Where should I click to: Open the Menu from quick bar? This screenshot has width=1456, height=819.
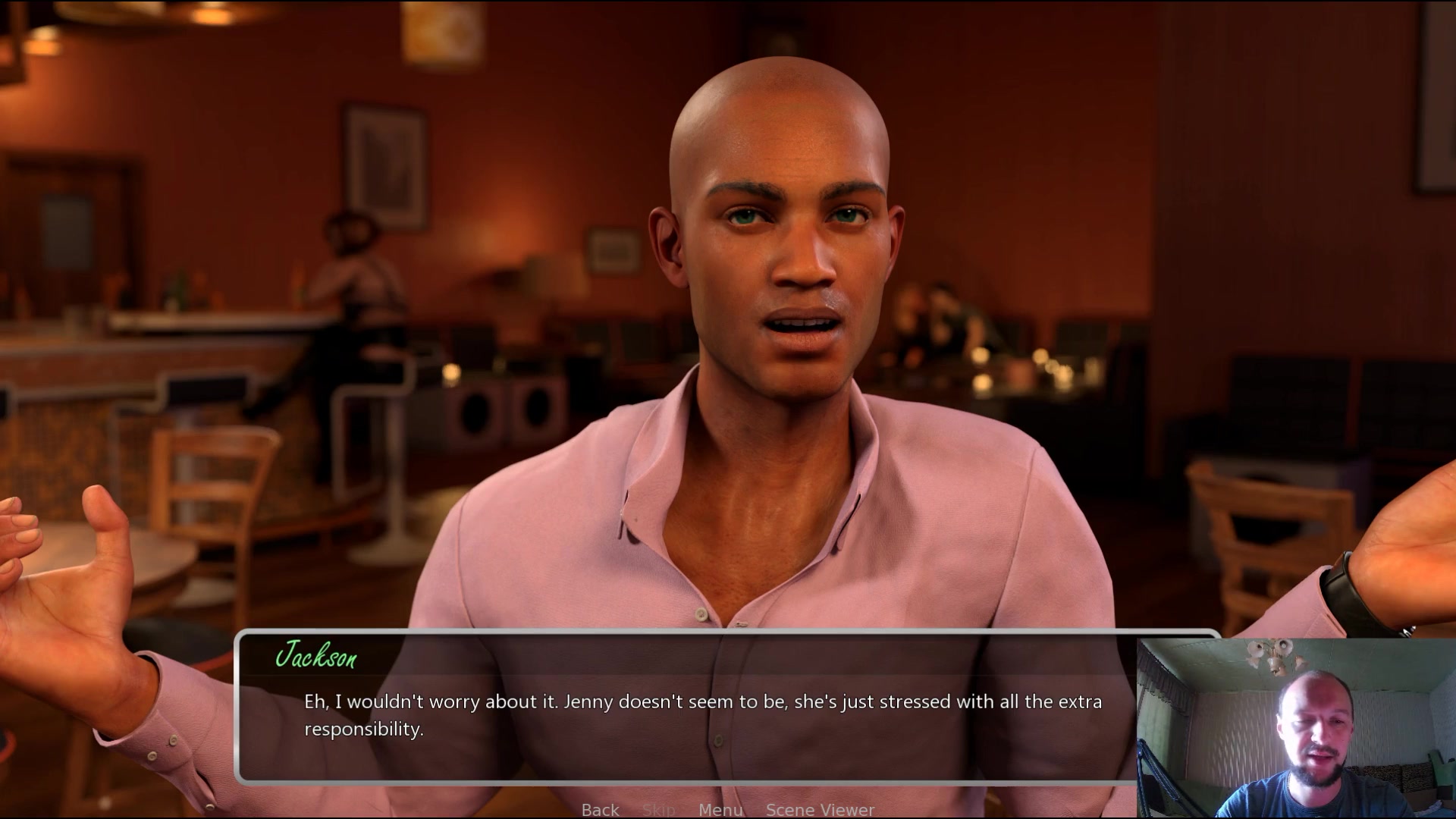click(x=720, y=809)
